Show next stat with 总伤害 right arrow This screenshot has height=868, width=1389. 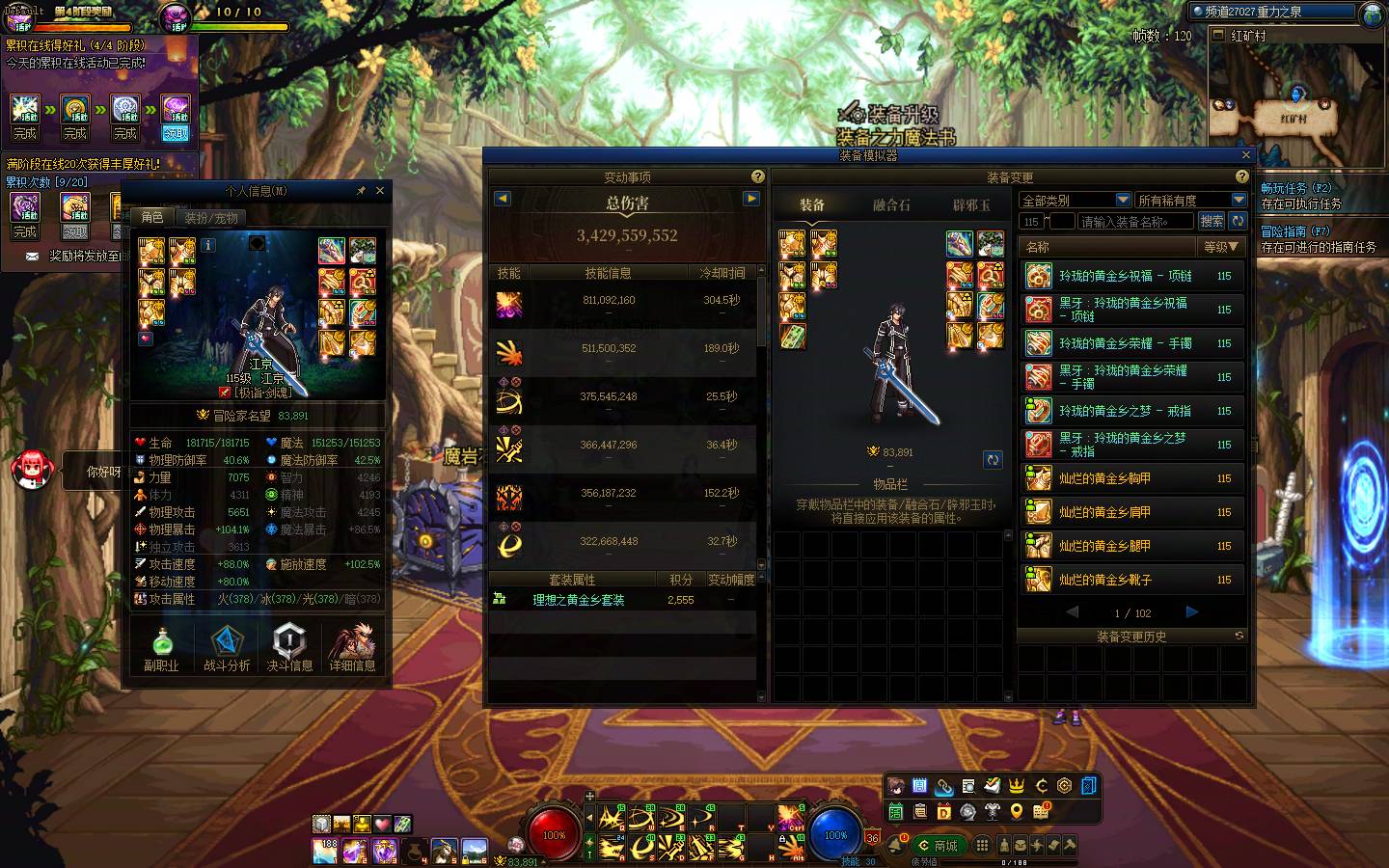point(751,199)
